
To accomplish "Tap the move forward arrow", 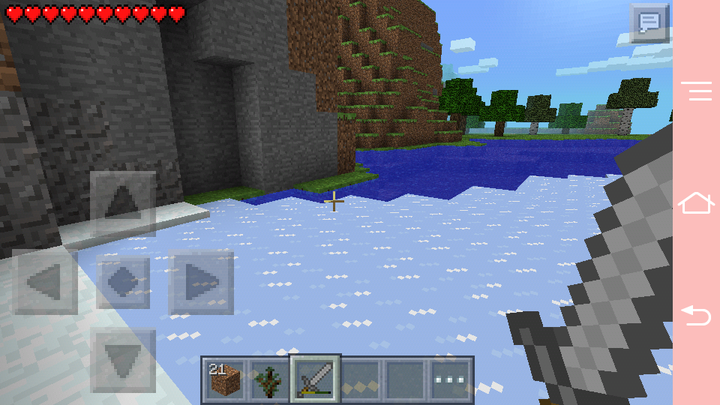I will [x=123, y=204].
